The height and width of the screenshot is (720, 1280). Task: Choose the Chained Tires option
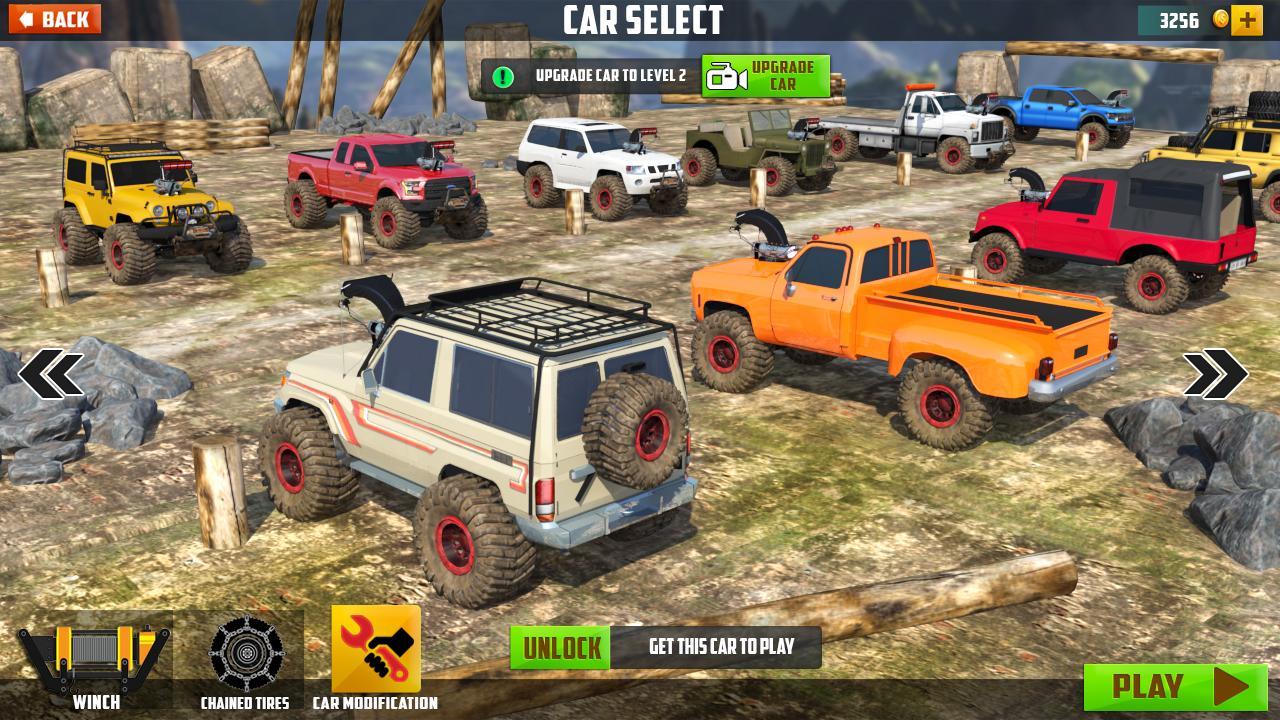click(245, 661)
